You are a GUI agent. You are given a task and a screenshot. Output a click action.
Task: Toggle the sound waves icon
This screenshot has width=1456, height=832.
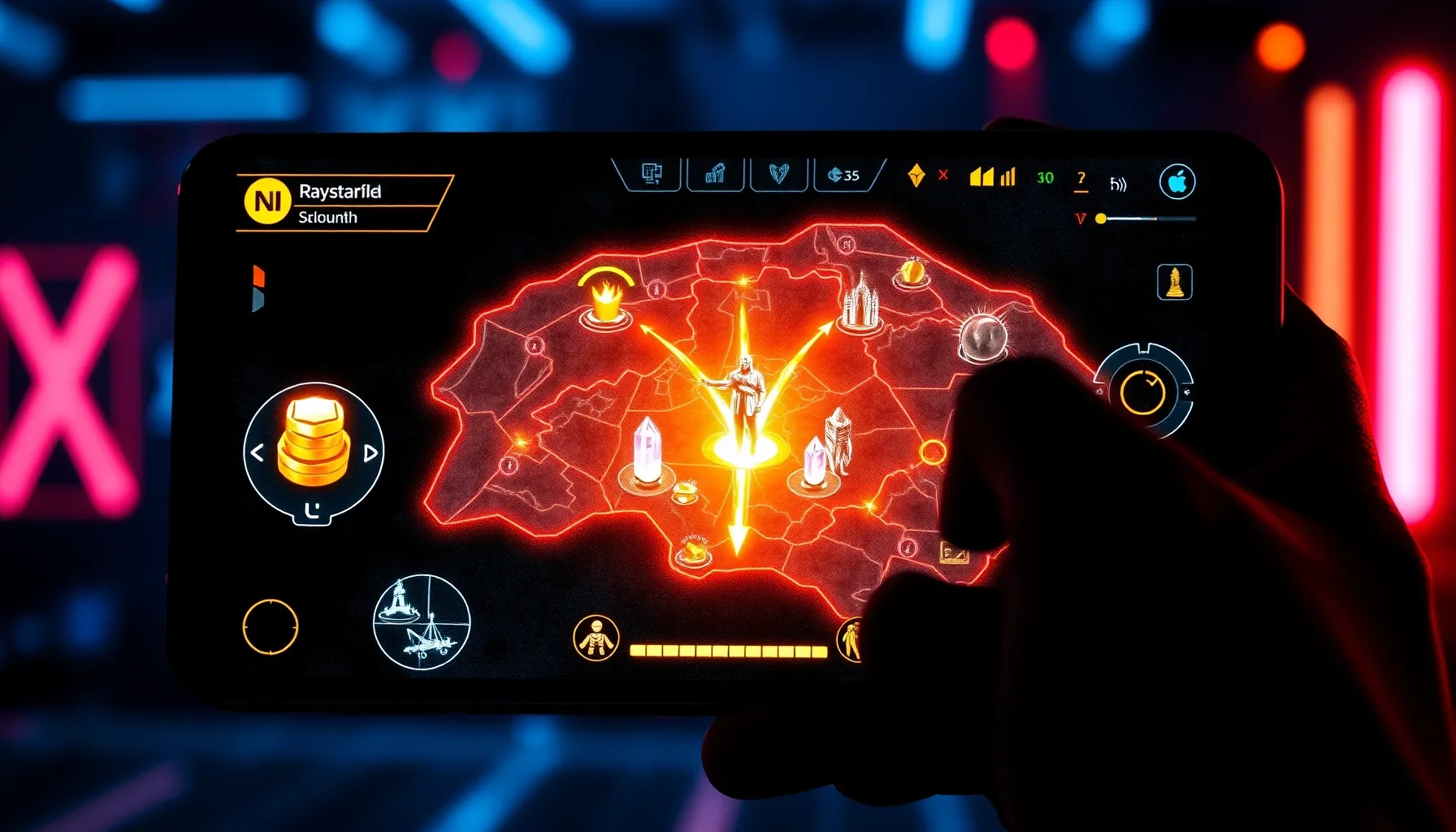[x=1119, y=184]
